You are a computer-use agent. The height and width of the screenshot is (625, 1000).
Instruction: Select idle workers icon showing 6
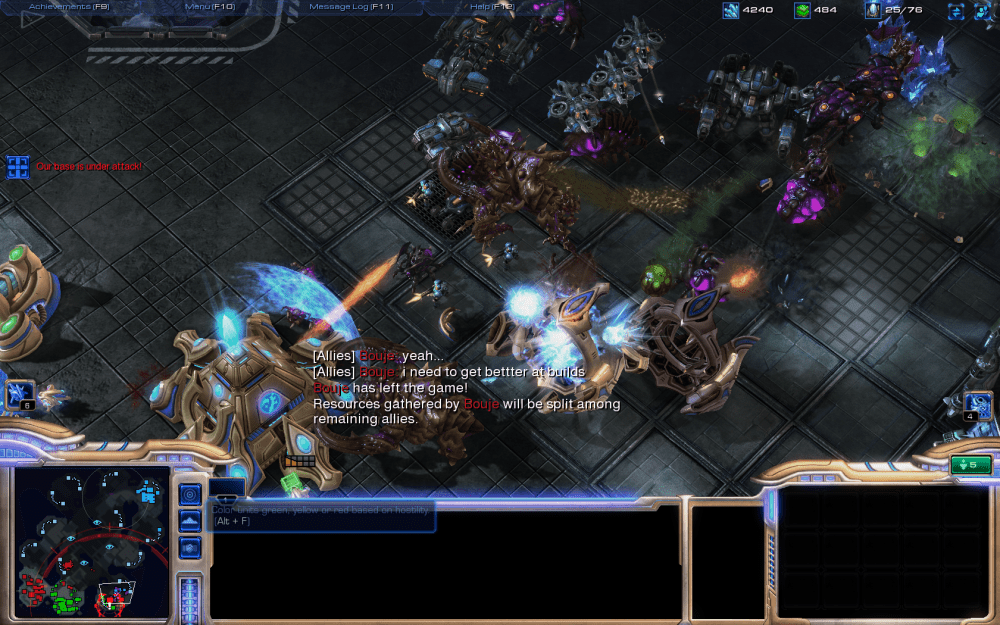[x=20, y=395]
